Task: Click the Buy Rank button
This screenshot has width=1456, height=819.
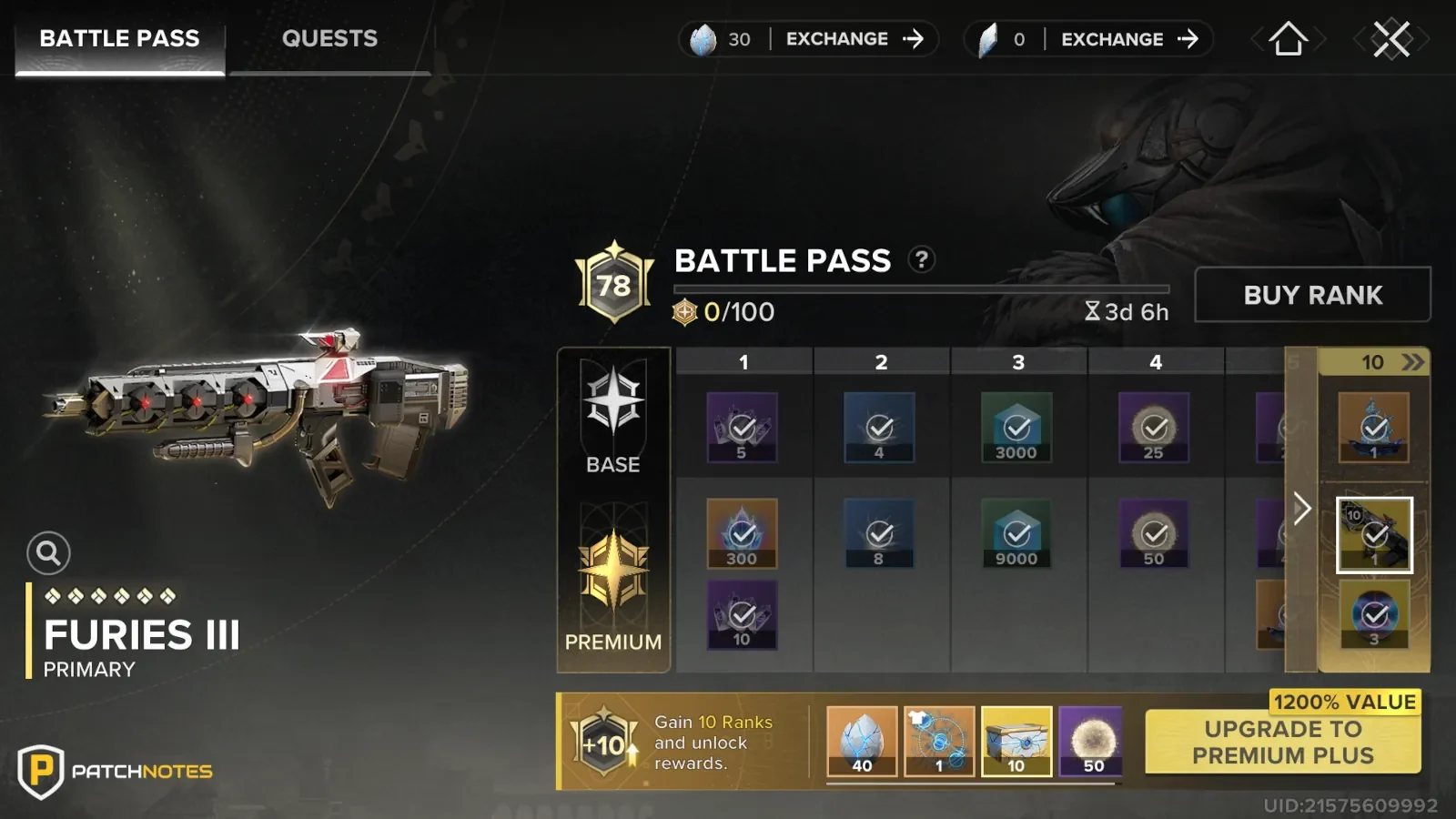Action: point(1312,295)
